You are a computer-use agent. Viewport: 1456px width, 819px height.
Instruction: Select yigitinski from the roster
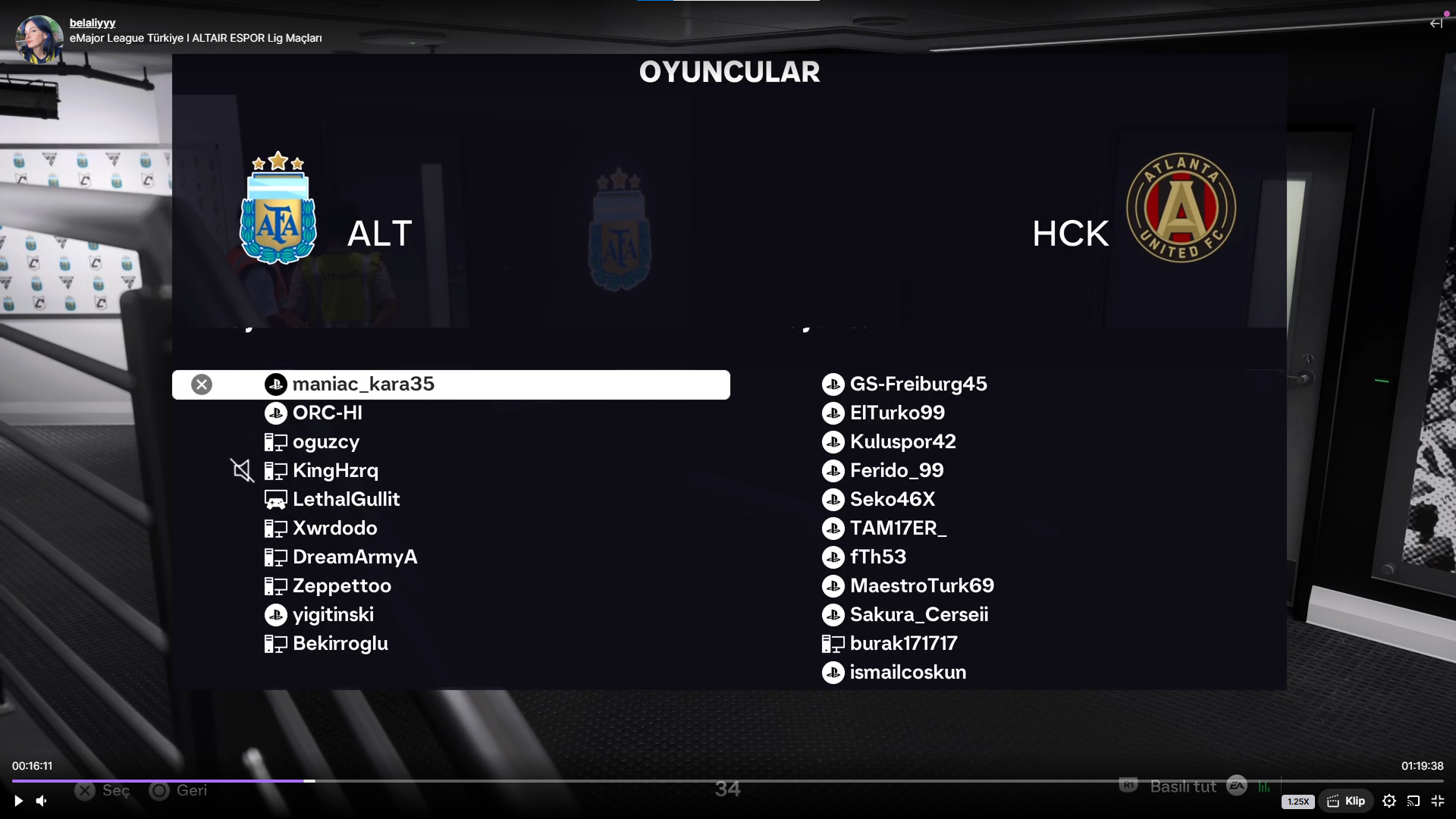pos(333,615)
